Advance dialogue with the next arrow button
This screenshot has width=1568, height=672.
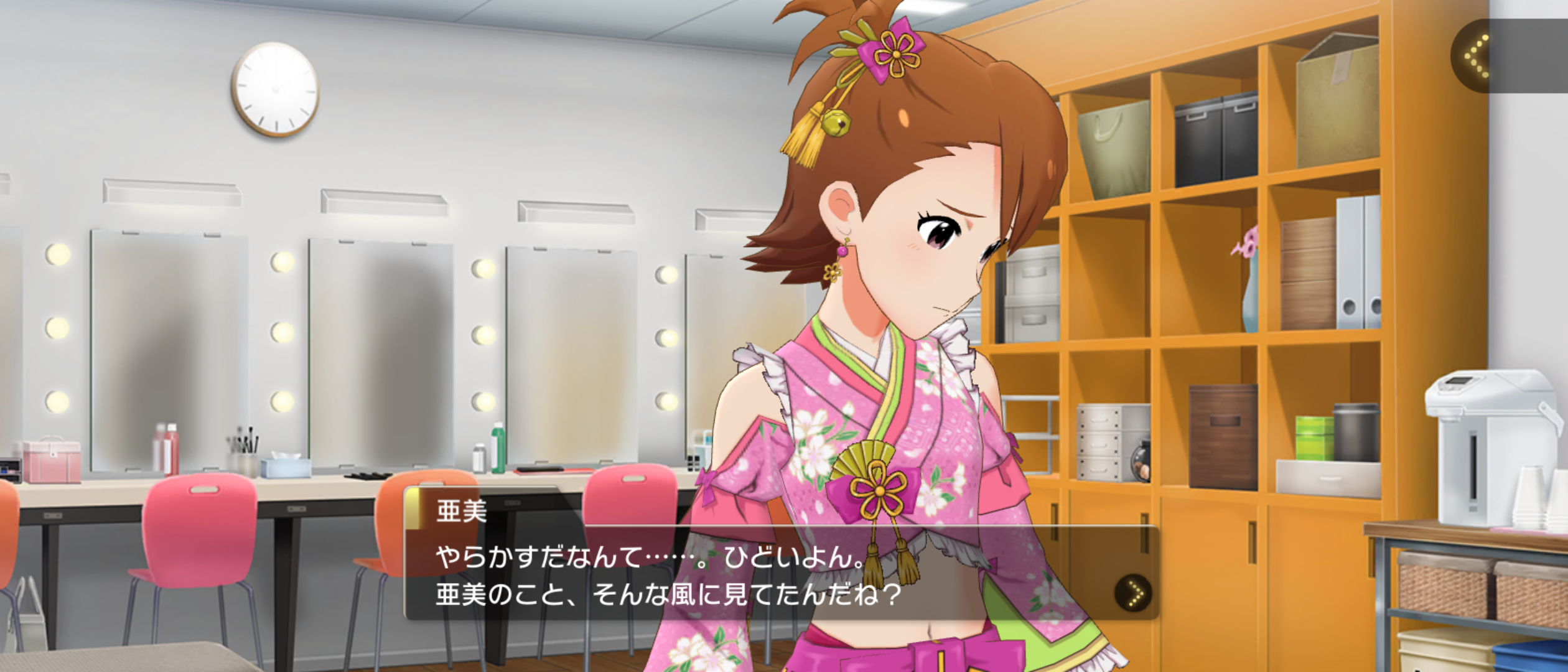[x=1132, y=592]
